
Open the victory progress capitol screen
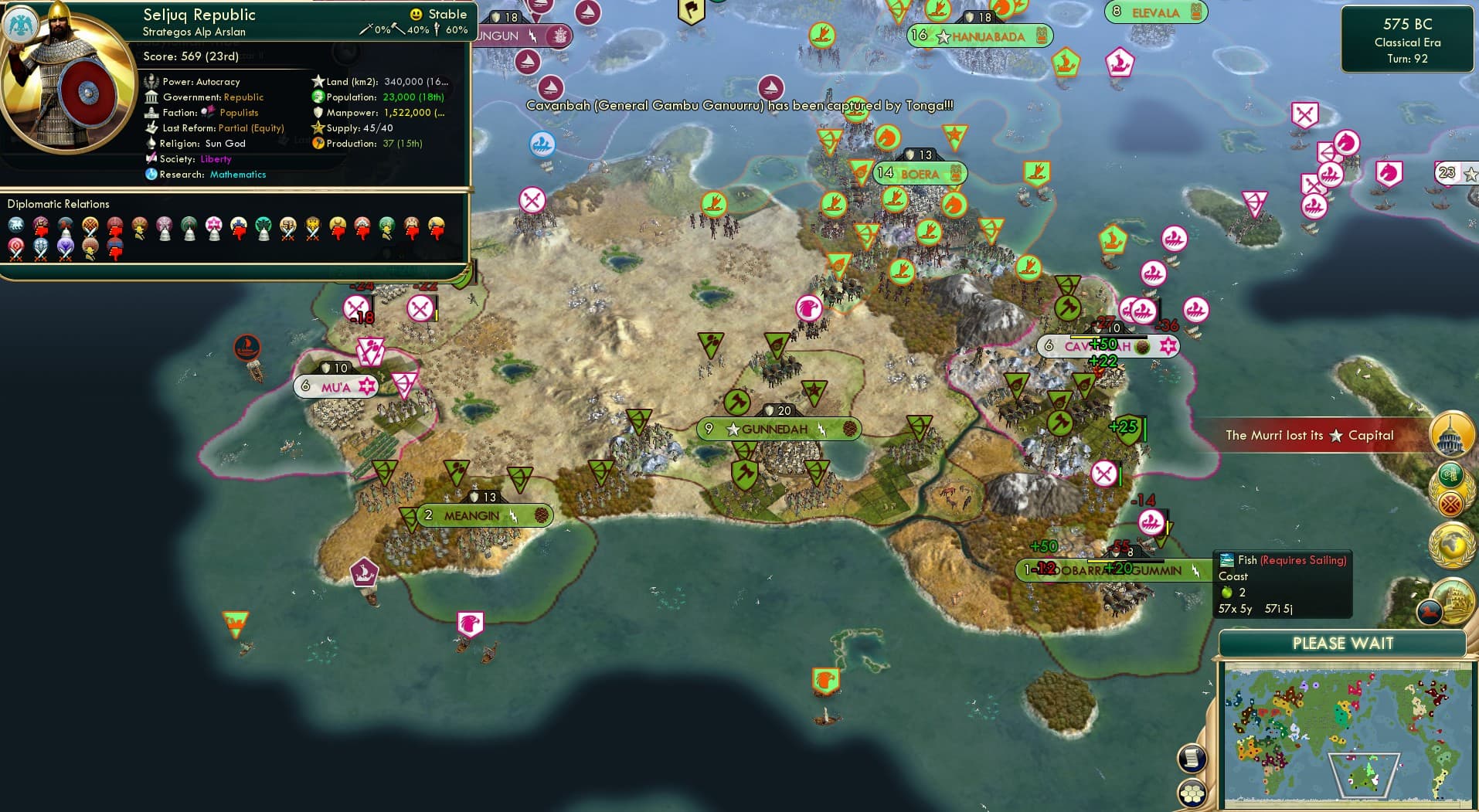point(1449,435)
